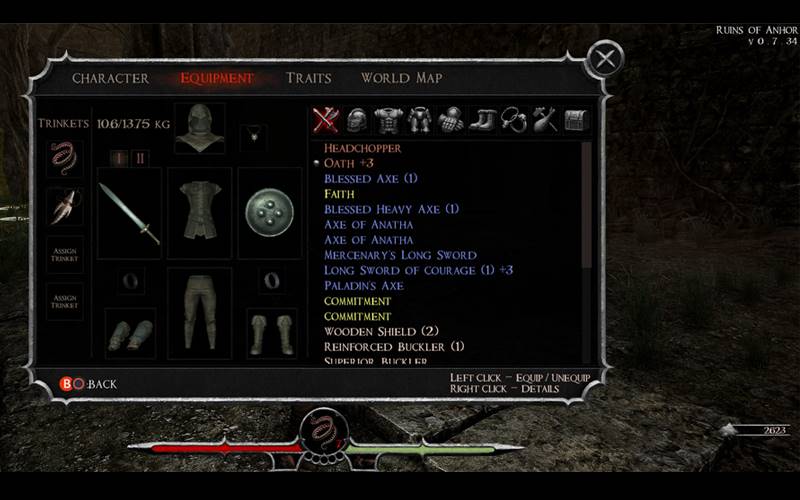Equip the Wooden Shield (2) entry
This screenshot has width=800, height=500.
point(381,331)
